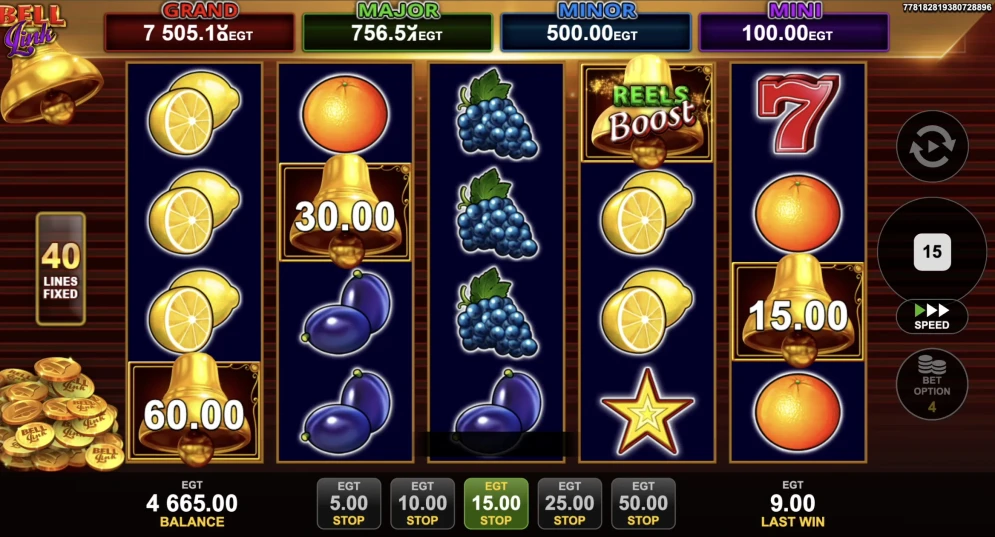Change the spin speed setting

click(x=932, y=316)
